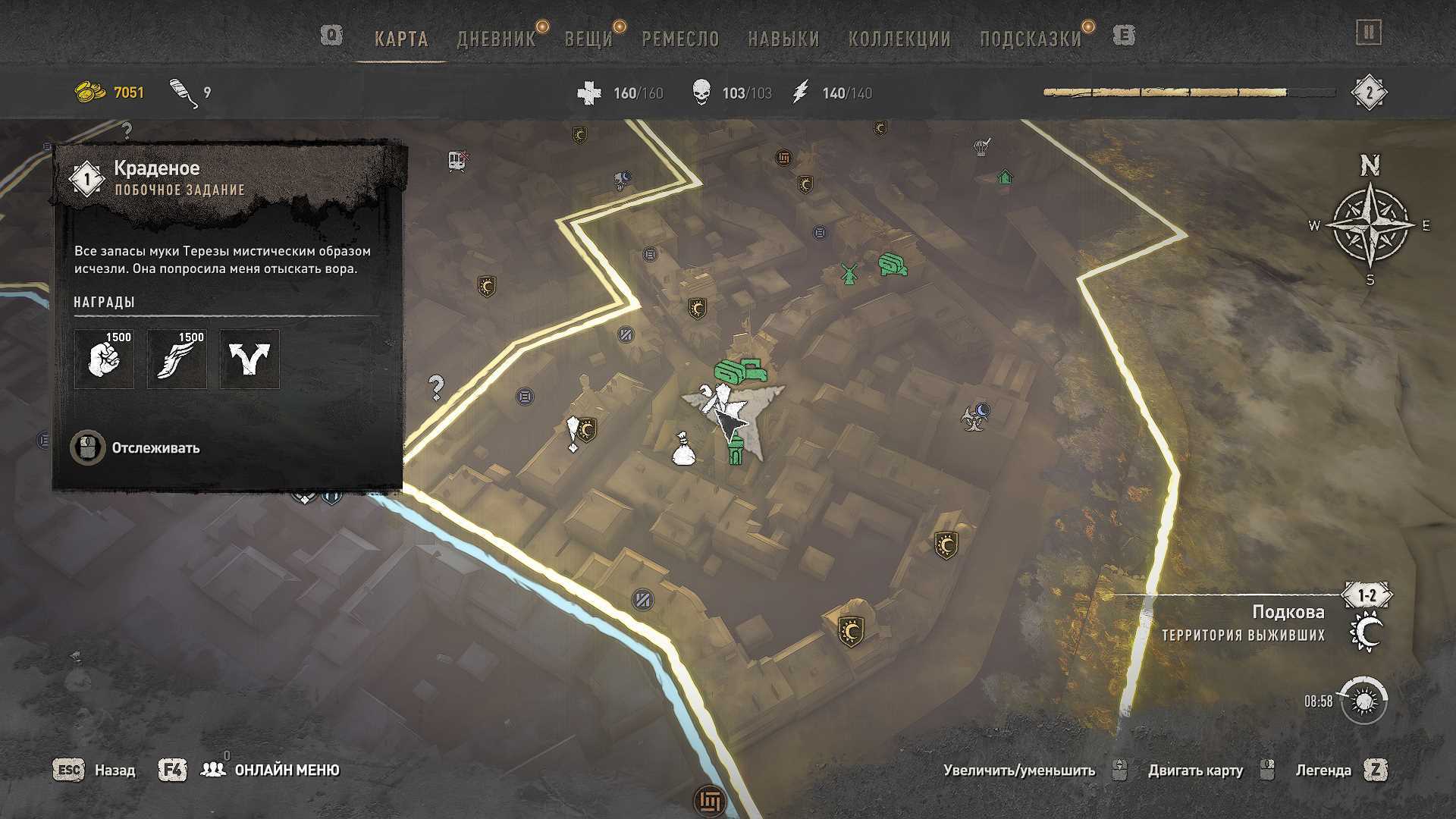The height and width of the screenshot is (819, 1456).
Task: Select the winged-boot parkour reward icon
Action: [177, 359]
